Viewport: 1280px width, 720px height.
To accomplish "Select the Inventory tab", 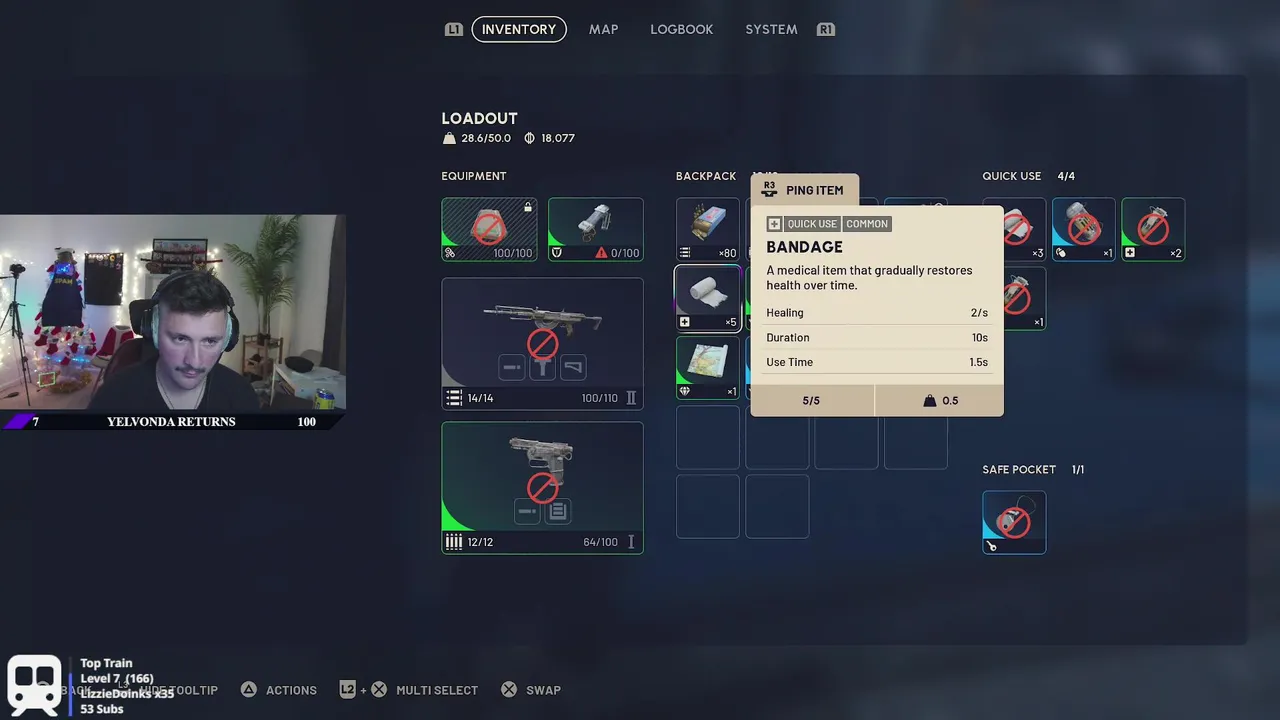I will (x=518, y=29).
